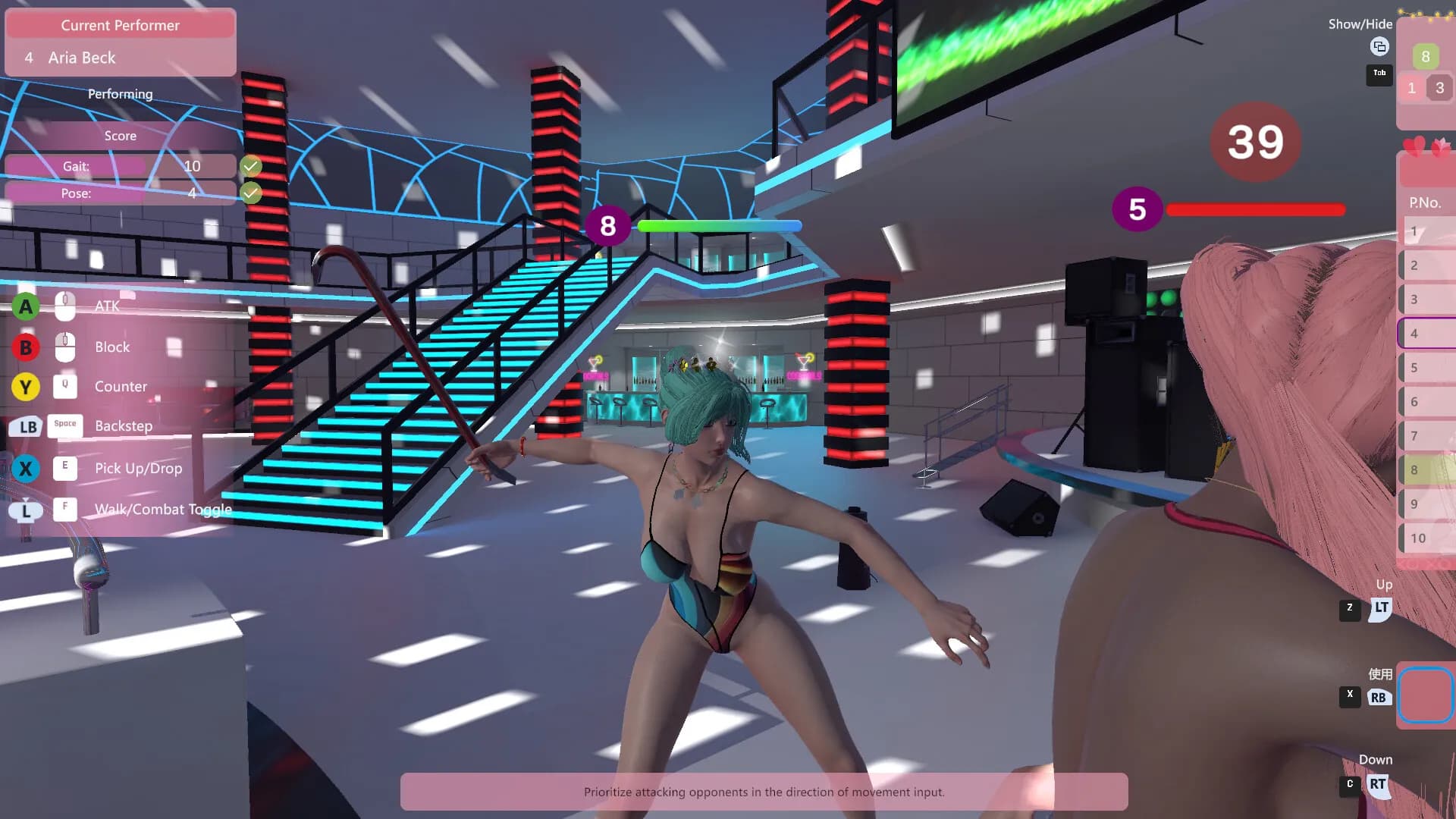Viewport: 1456px width, 819px height.
Task: Click the yellow Y Counter icon
Action: click(26, 387)
